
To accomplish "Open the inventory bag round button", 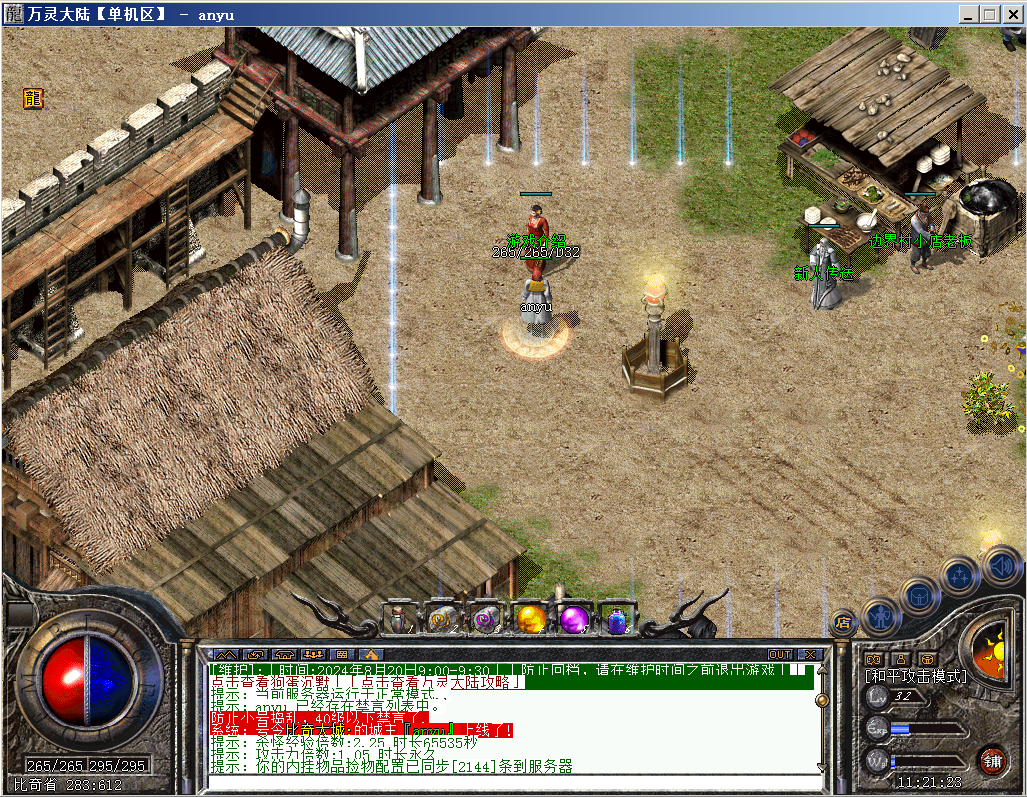I will click(919, 596).
